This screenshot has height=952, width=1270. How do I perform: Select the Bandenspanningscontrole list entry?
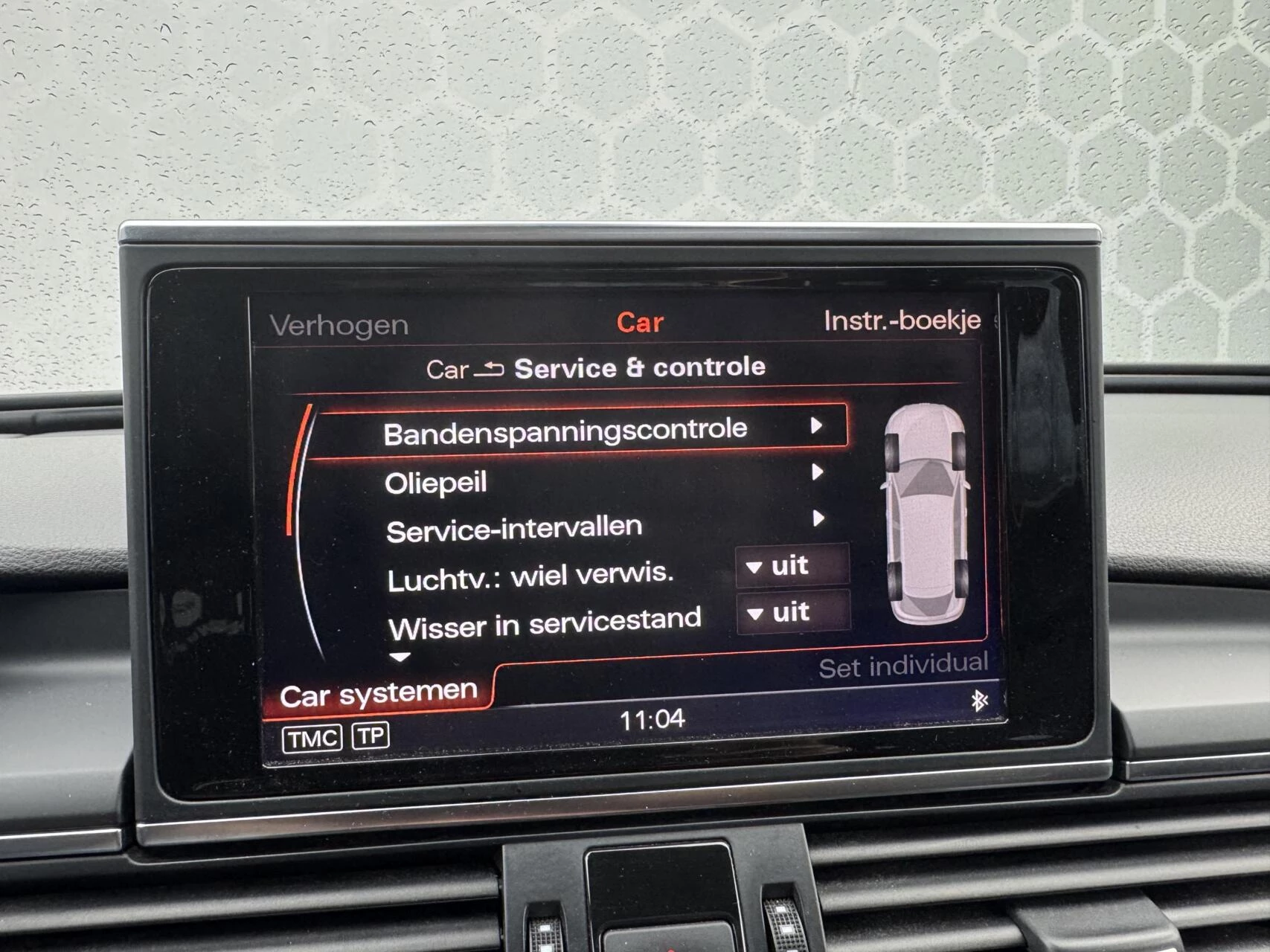point(565,428)
